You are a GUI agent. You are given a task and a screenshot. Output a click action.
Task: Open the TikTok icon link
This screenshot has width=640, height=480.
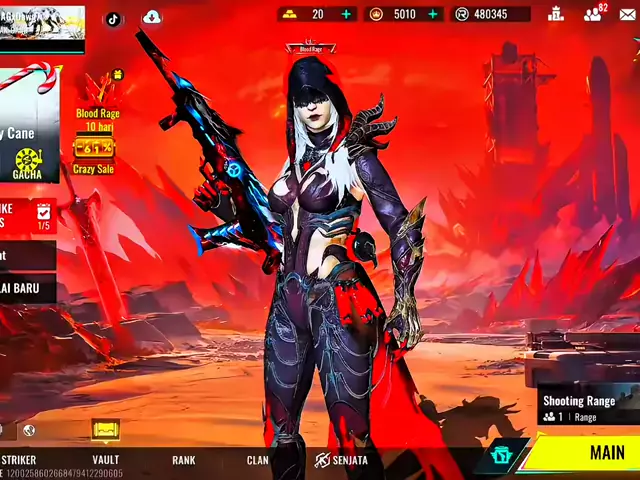tap(113, 18)
